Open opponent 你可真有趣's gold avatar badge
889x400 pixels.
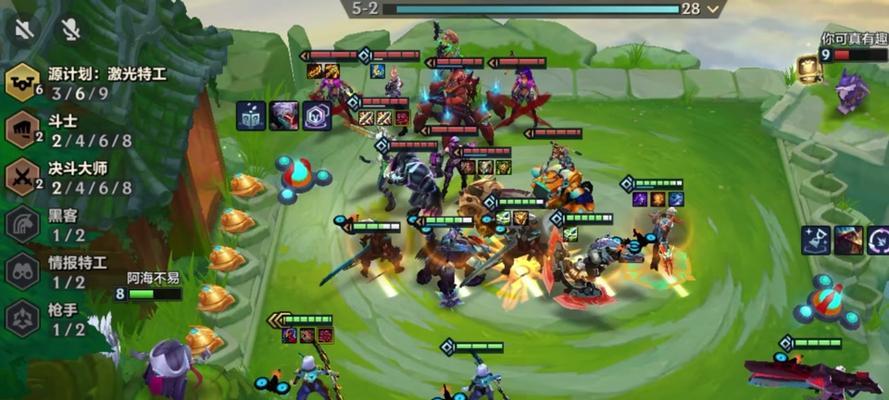[810, 68]
